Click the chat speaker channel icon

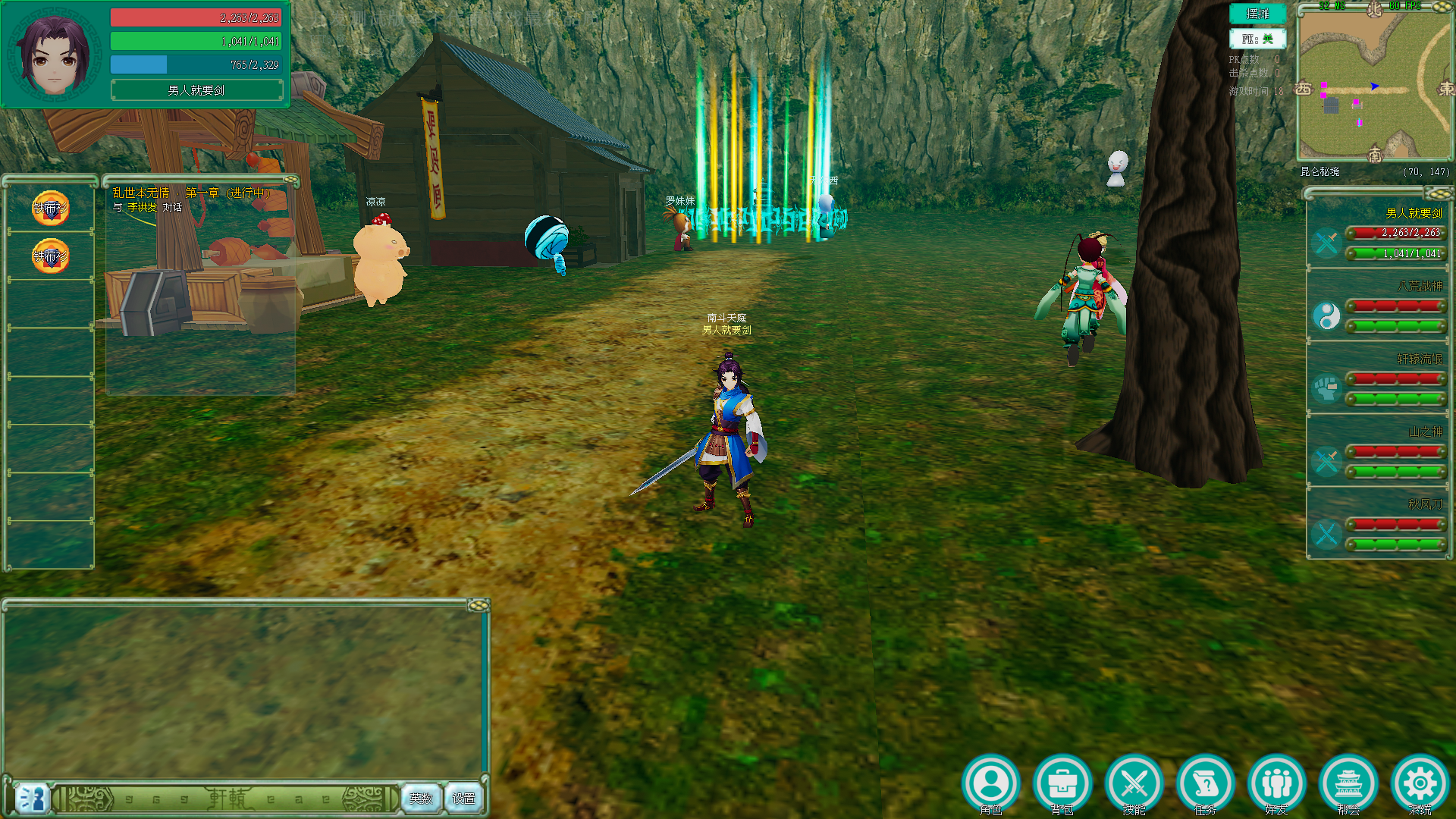(x=32, y=799)
